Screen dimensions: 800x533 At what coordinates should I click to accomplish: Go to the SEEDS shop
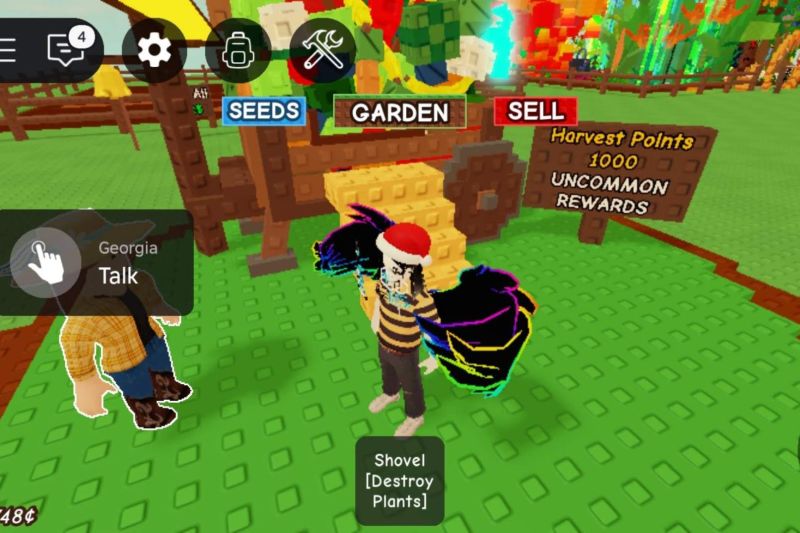click(x=264, y=110)
